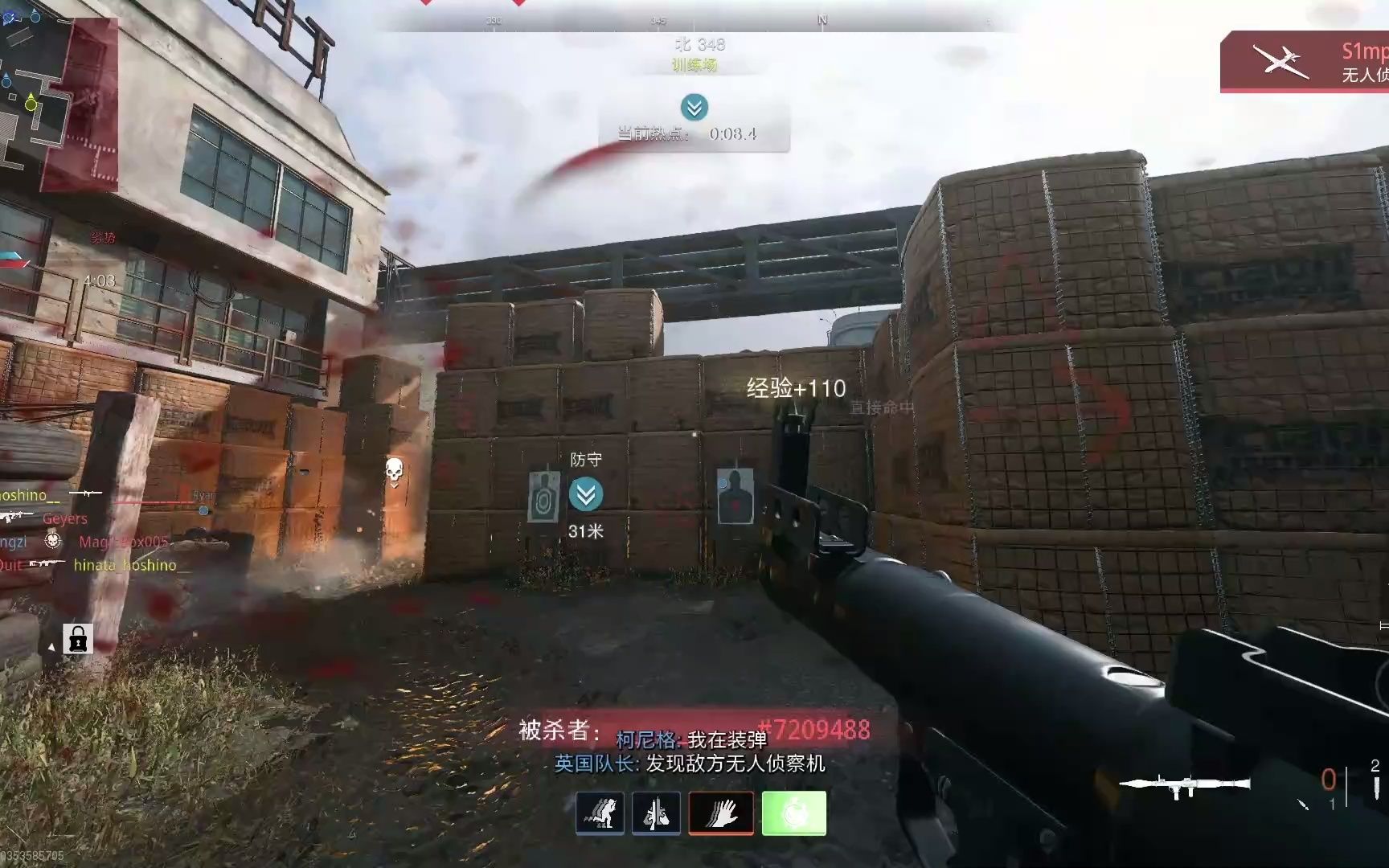Click the skull icon in the kill feed
Viewport: 1389px width, 868px height.
click(x=393, y=470)
